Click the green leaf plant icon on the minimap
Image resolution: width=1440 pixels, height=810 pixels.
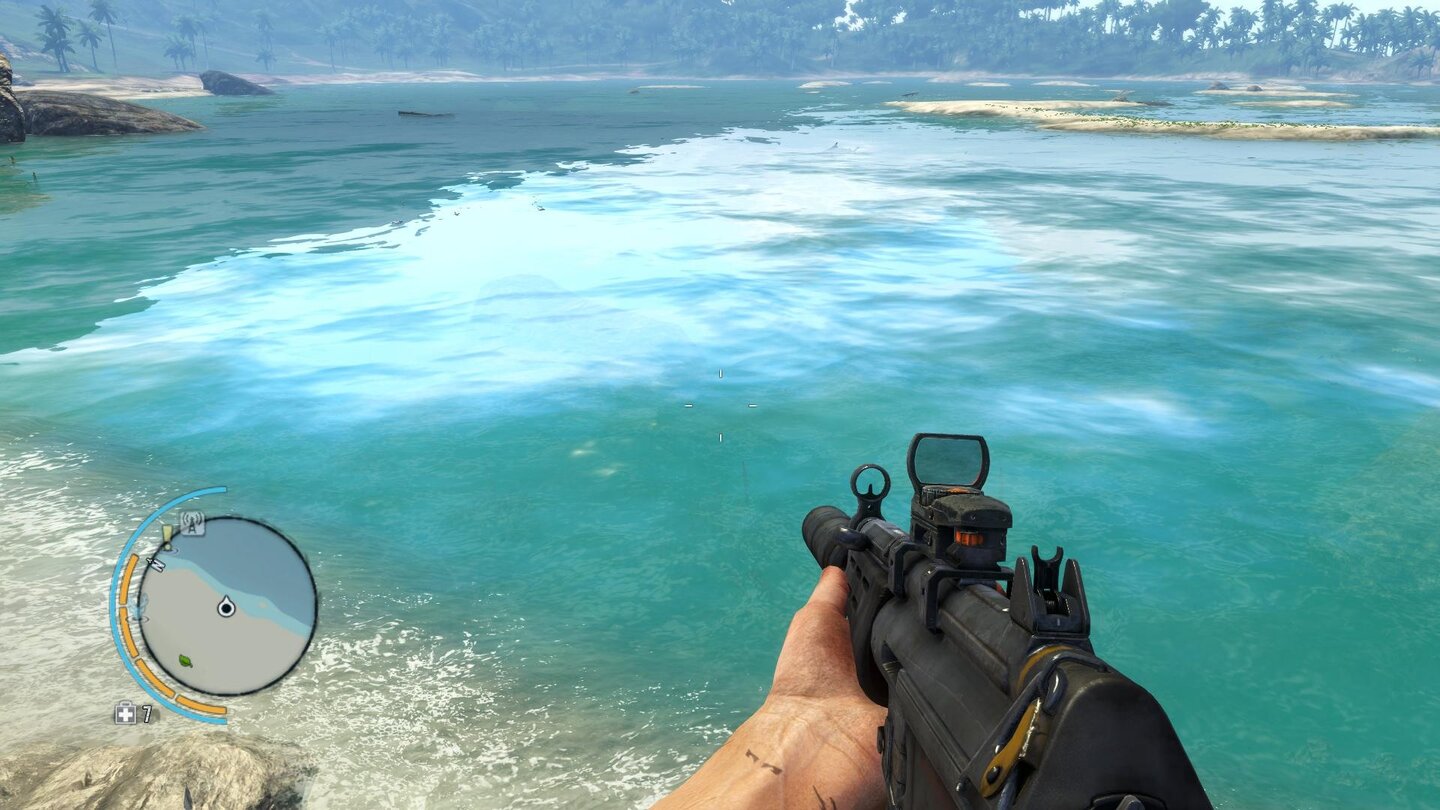coord(185,661)
